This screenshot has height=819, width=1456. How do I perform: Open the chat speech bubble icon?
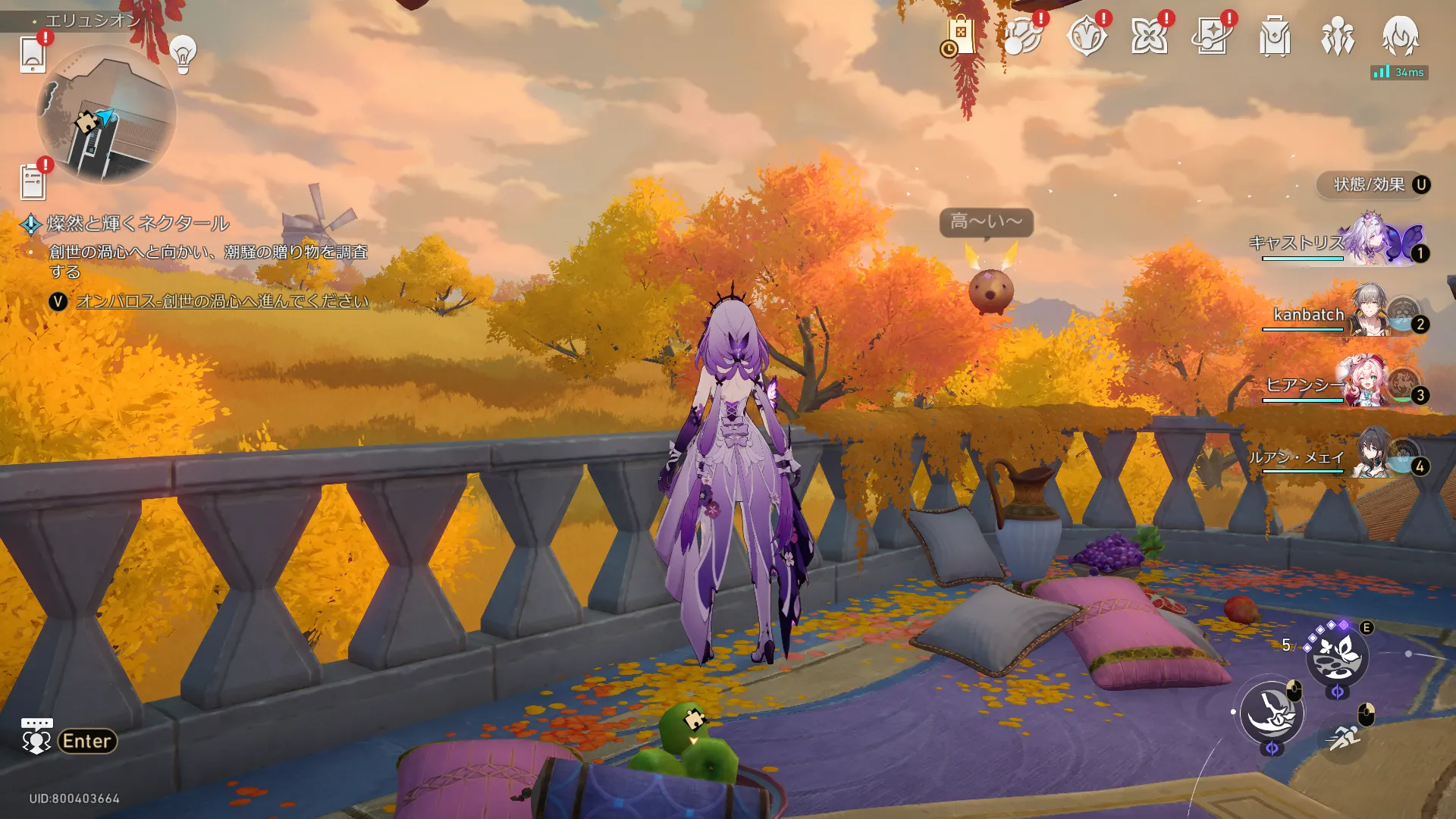tap(36, 737)
